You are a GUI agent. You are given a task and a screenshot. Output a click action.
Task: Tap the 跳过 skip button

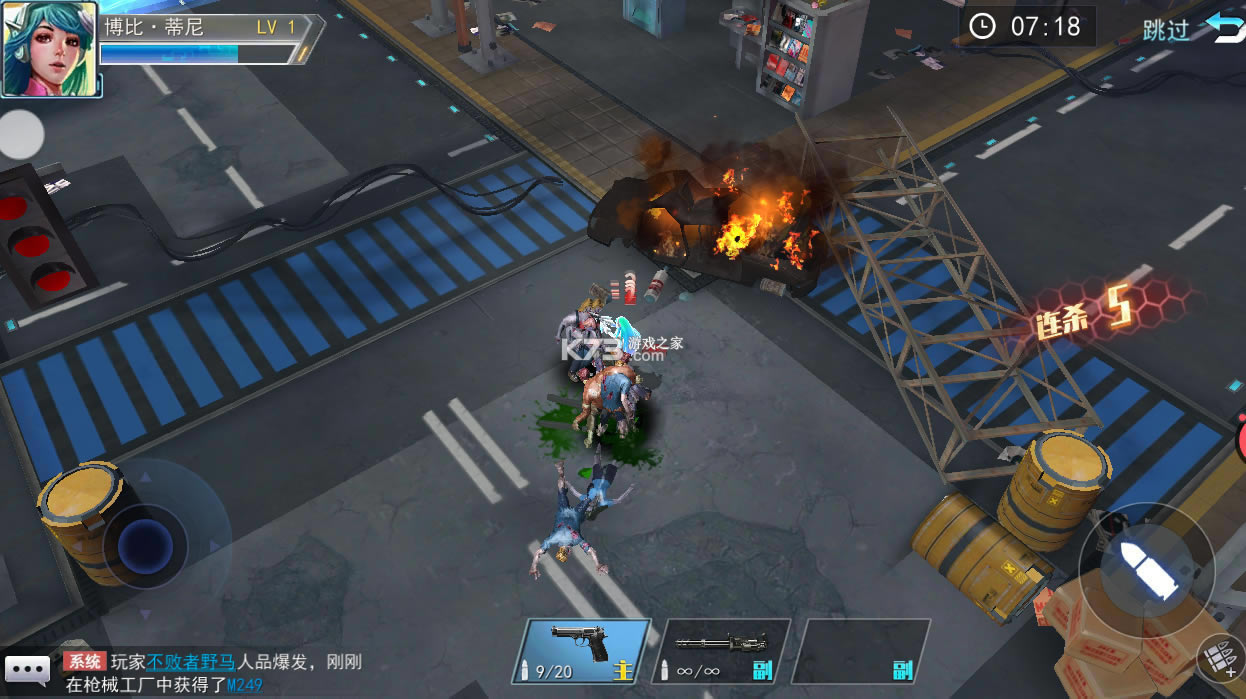[1166, 29]
